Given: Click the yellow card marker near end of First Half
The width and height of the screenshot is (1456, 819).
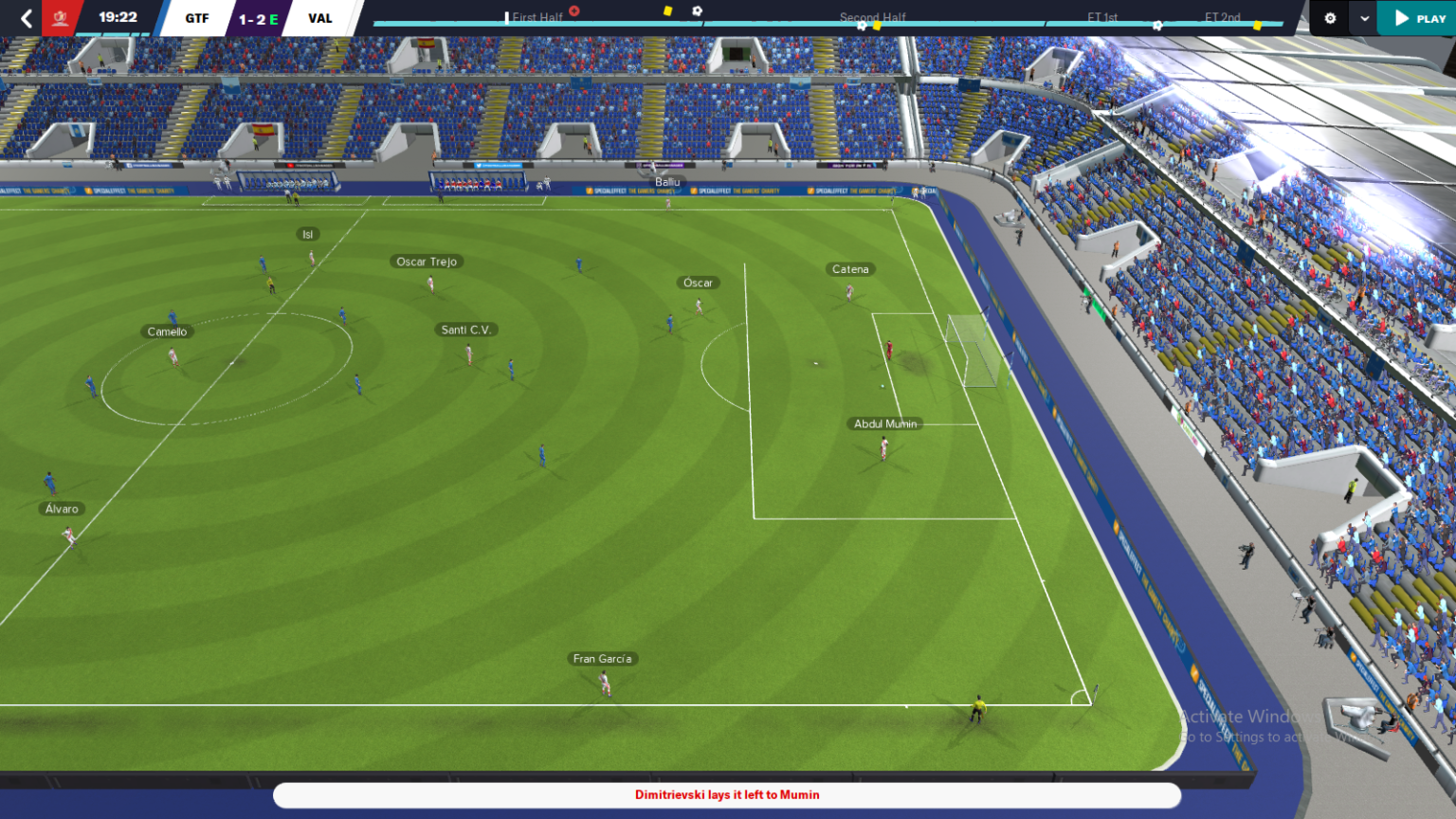Looking at the screenshot, I should click(x=666, y=10).
